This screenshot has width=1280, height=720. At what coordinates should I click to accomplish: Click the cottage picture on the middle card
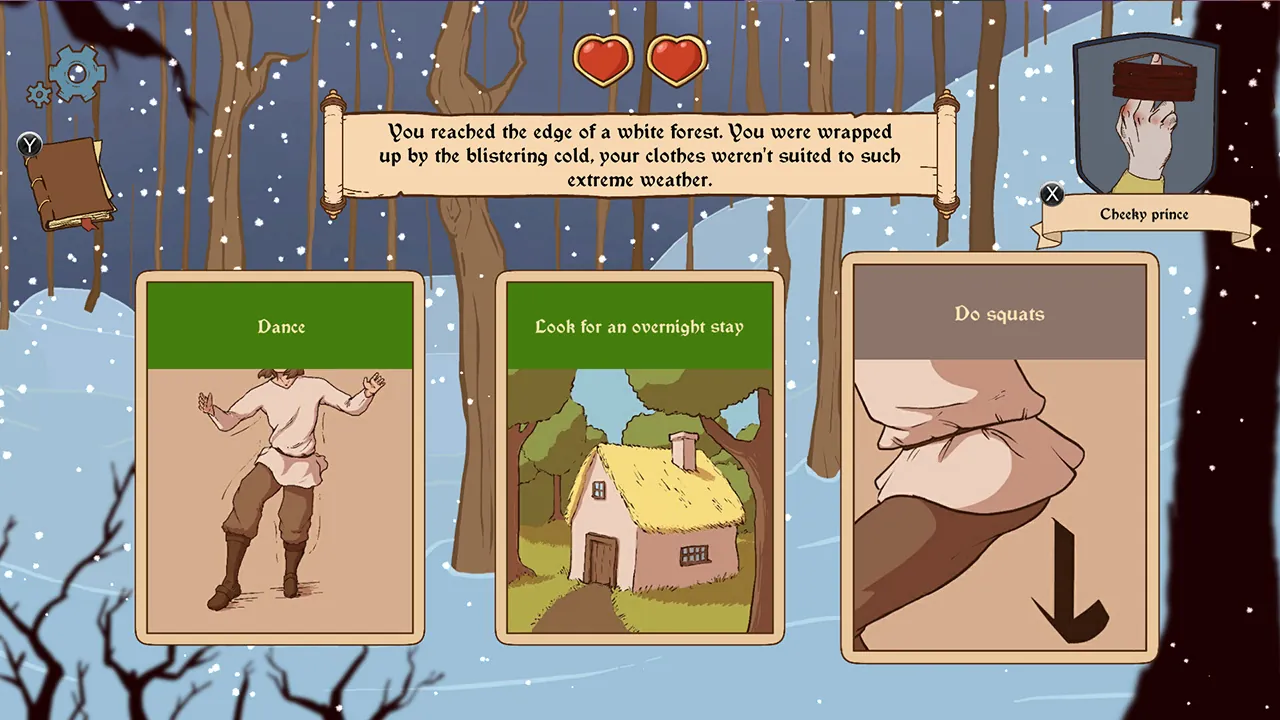(640, 505)
